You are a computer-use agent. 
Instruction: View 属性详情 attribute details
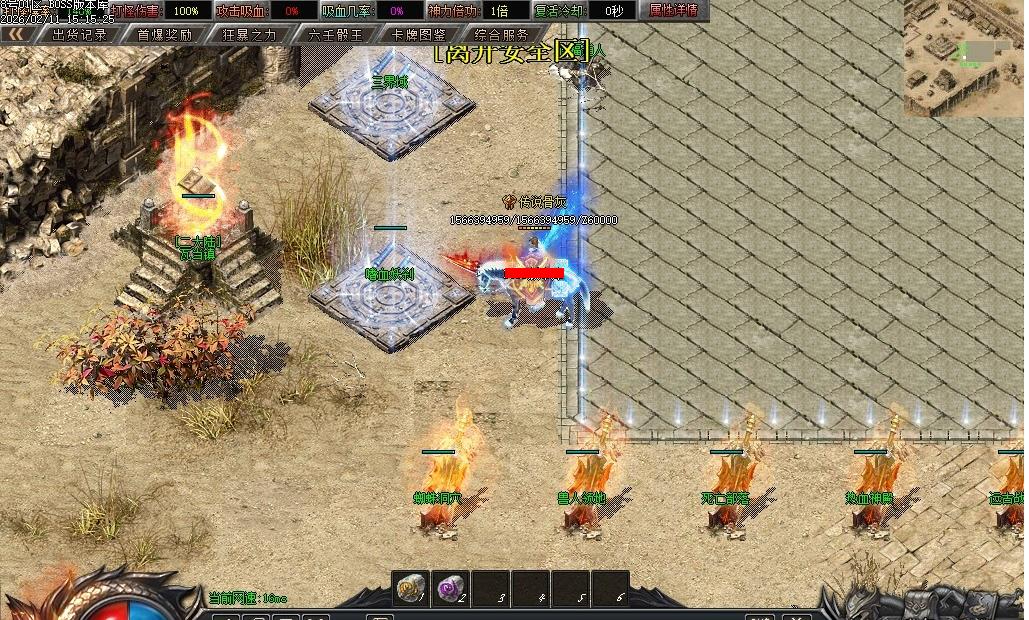(673, 11)
